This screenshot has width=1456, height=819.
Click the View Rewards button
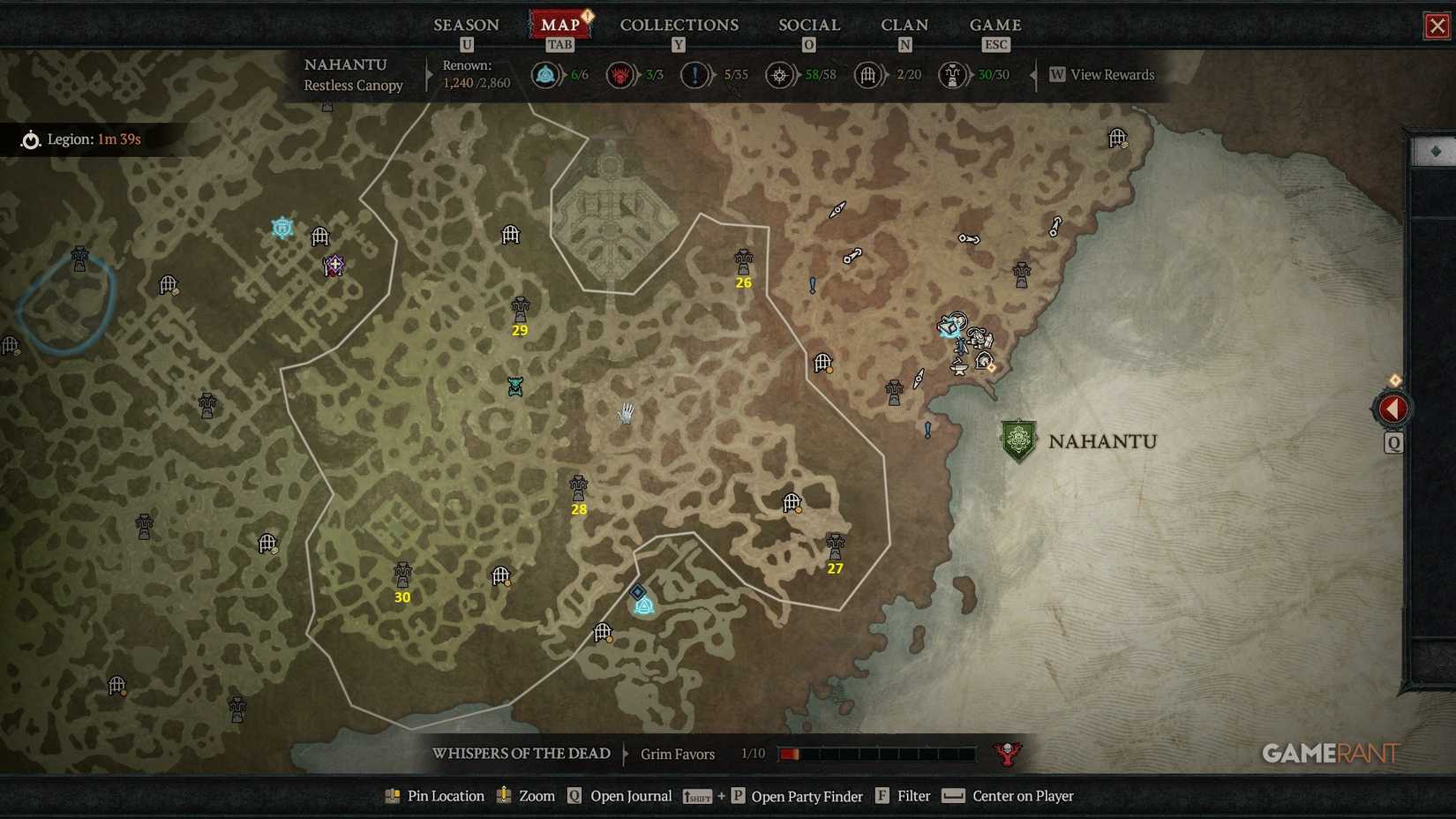pos(1101,75)
